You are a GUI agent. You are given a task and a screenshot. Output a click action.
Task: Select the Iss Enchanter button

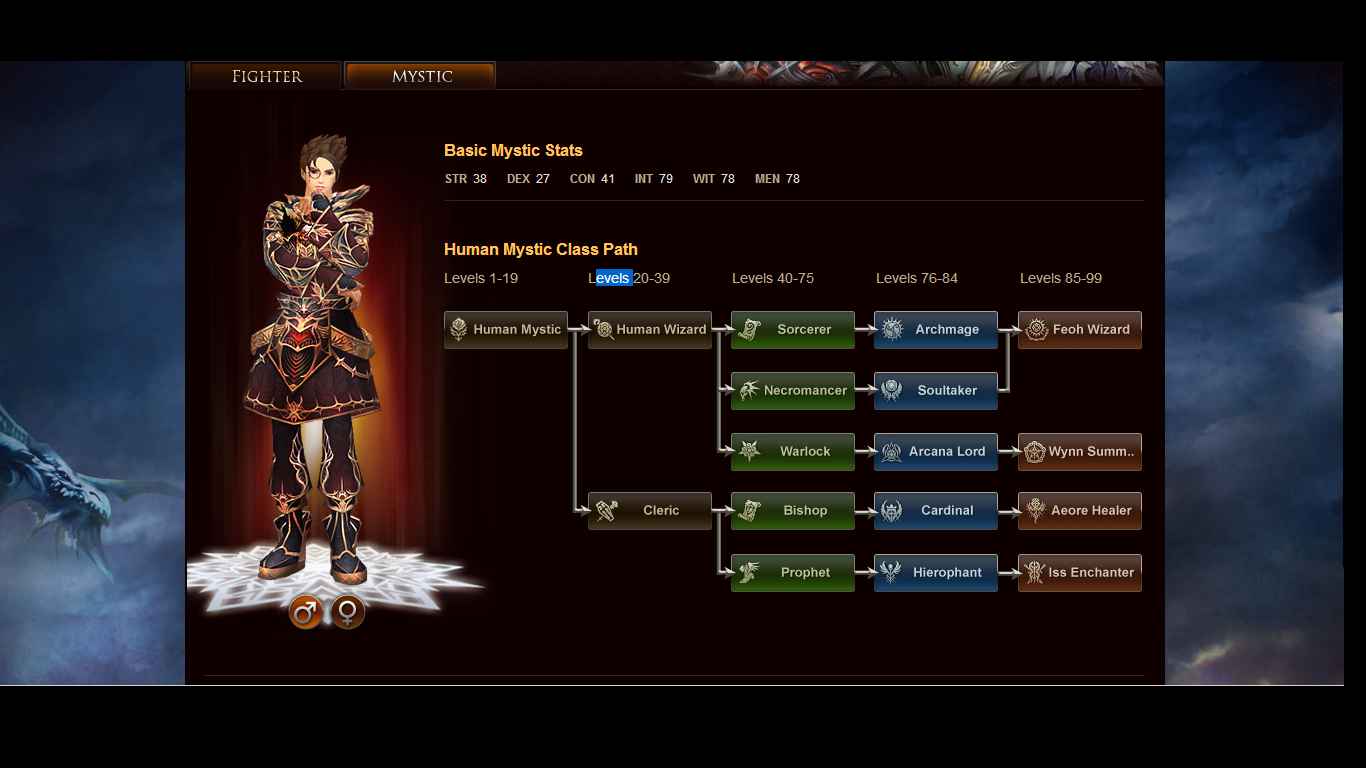pos(1079,572)
